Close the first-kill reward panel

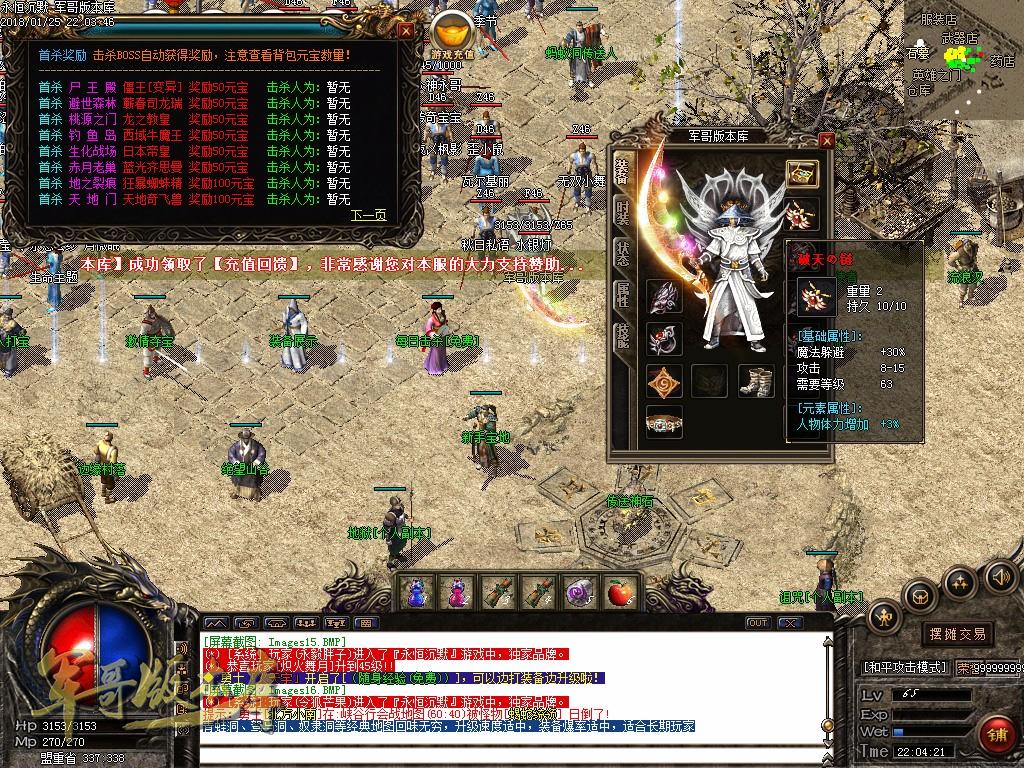coord(405,30)
